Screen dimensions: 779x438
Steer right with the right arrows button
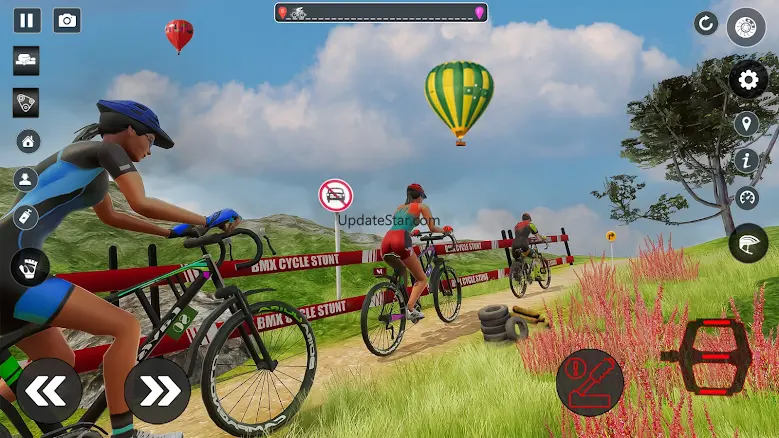pyautogui.click(x=157, y=390)
